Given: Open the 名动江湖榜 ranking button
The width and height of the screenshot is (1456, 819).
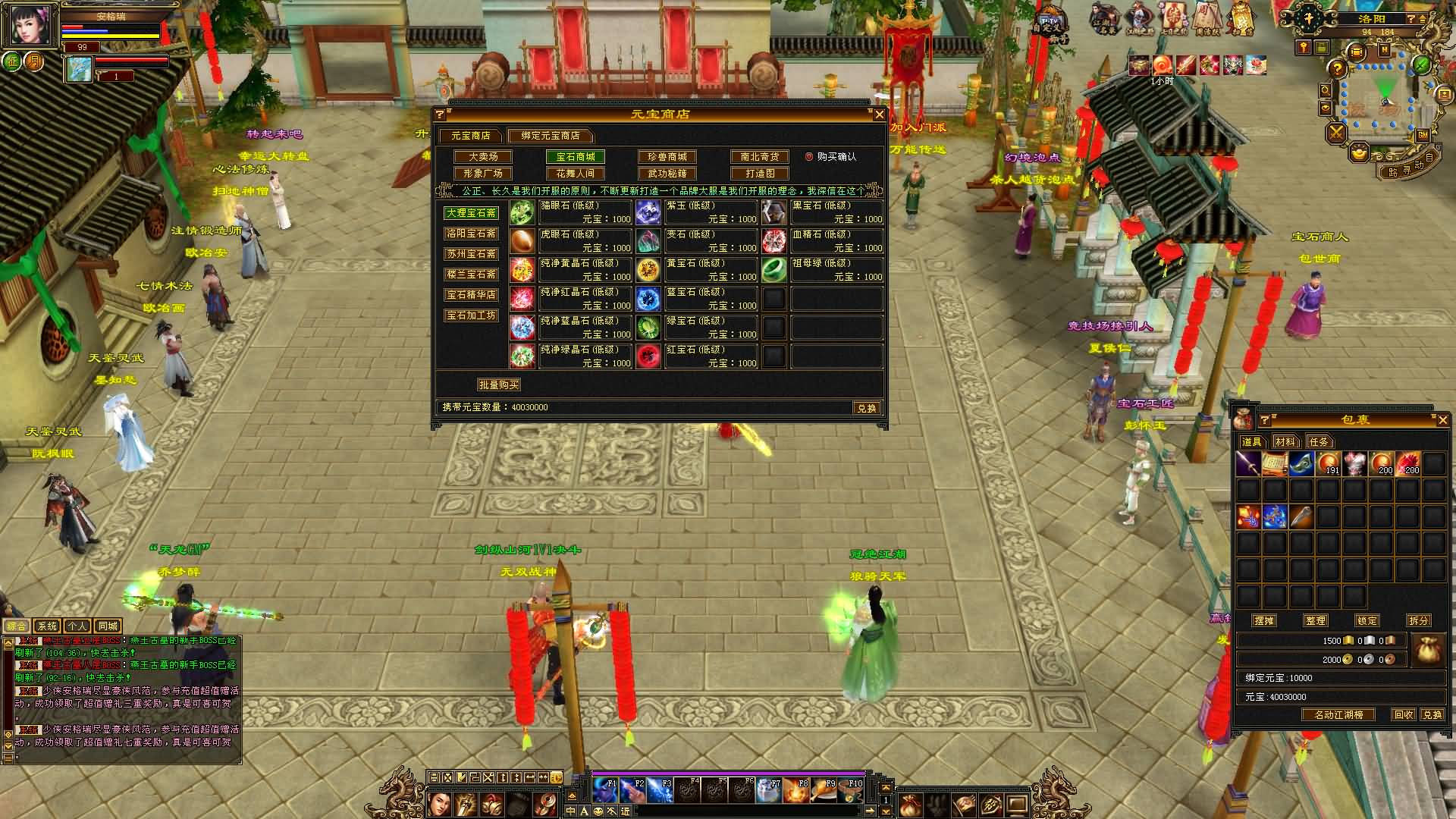Looking at the screenshot, I should 1338,715.
